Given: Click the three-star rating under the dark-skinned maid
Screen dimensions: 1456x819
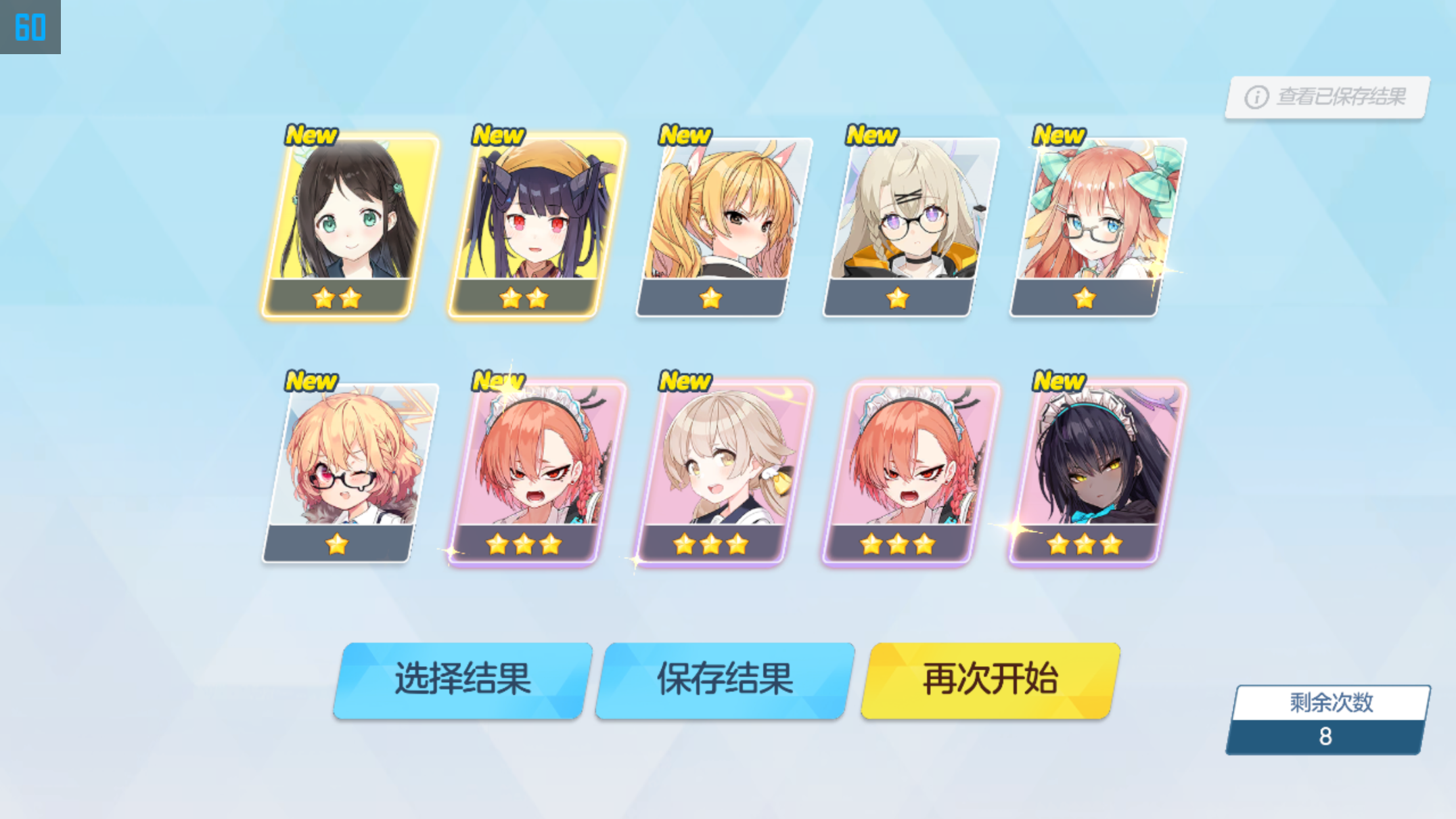Looking at the screenshot, I should (1083, 544).
